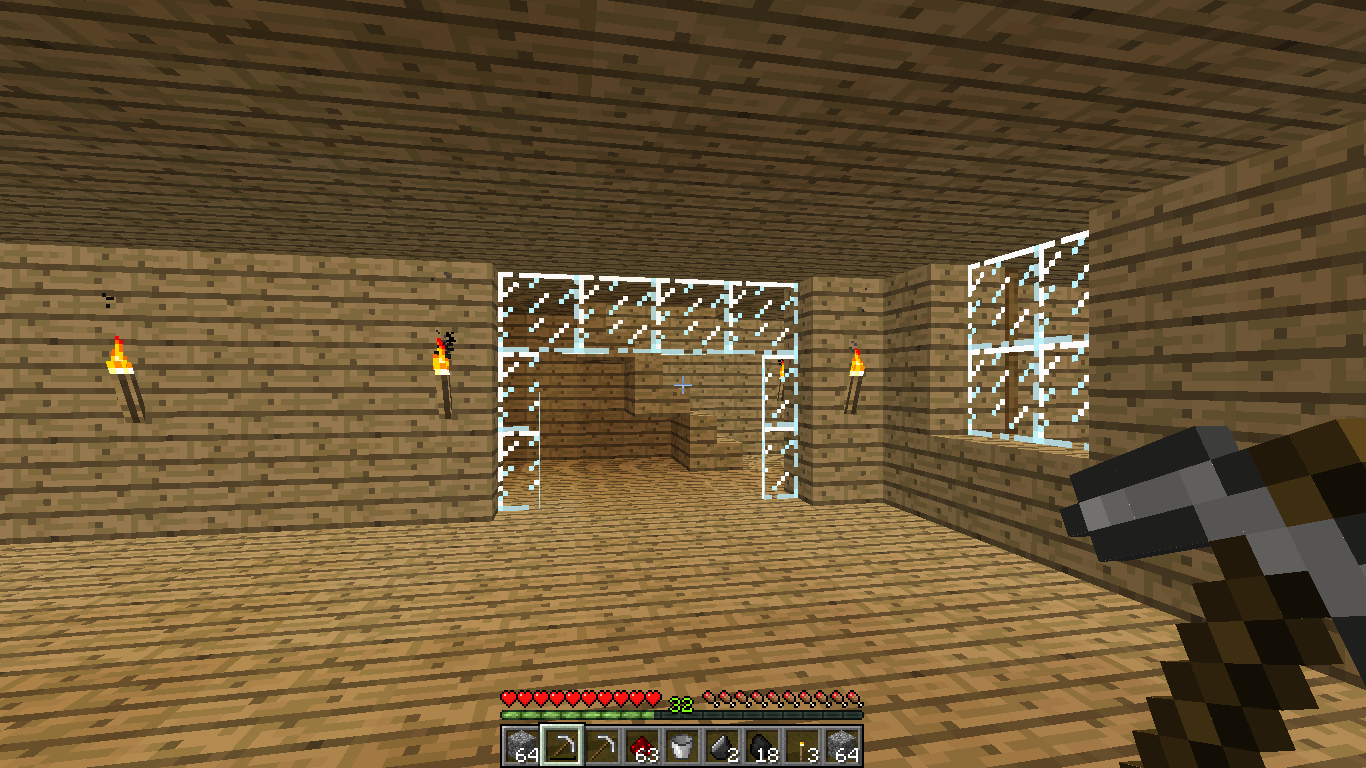The width and height of the screenshot is (1366, 768).
Task: Choose the empty bucket hotbar slot
Action: (682, 746)
